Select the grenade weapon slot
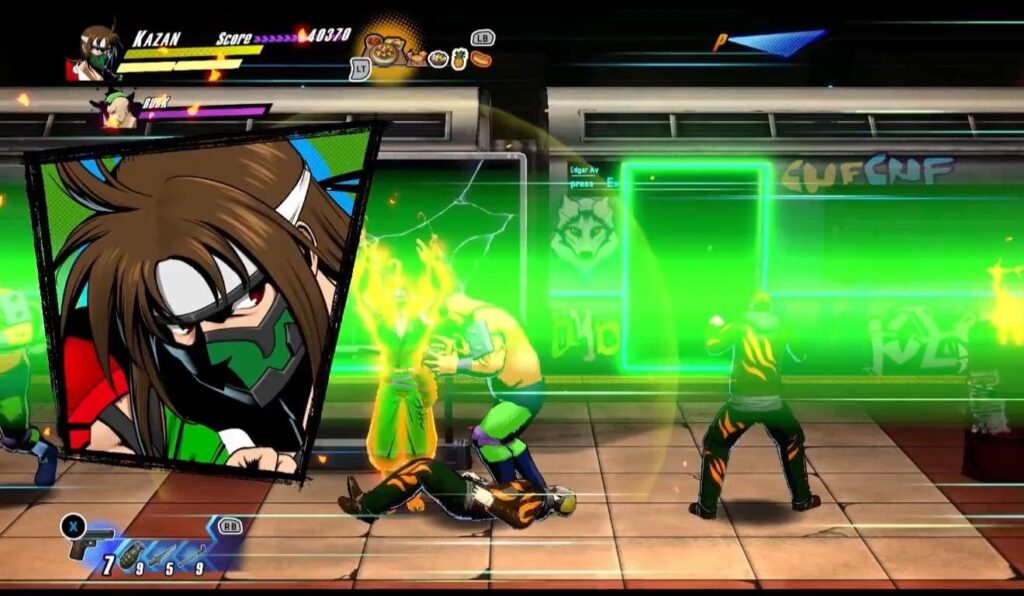Screen dimensions: 1024x596 [x=131, y=557]
